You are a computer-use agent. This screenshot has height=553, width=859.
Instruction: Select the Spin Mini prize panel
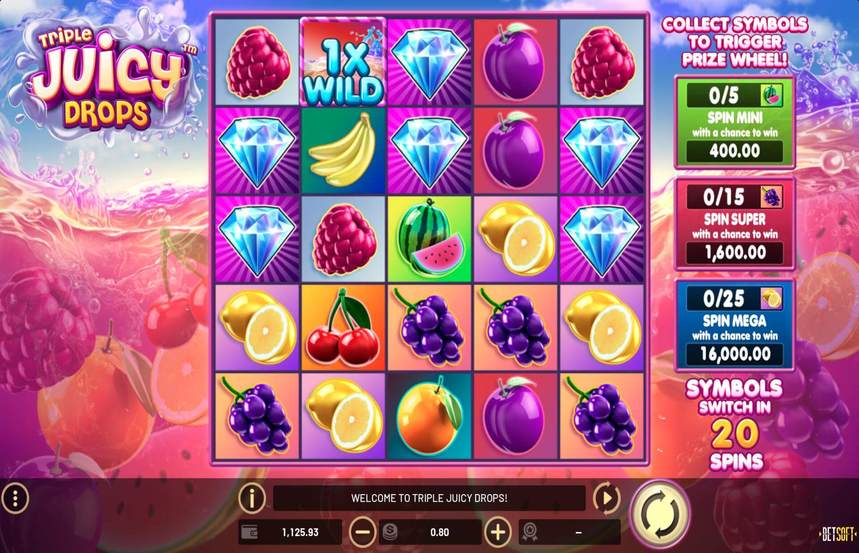pos(734,123)
